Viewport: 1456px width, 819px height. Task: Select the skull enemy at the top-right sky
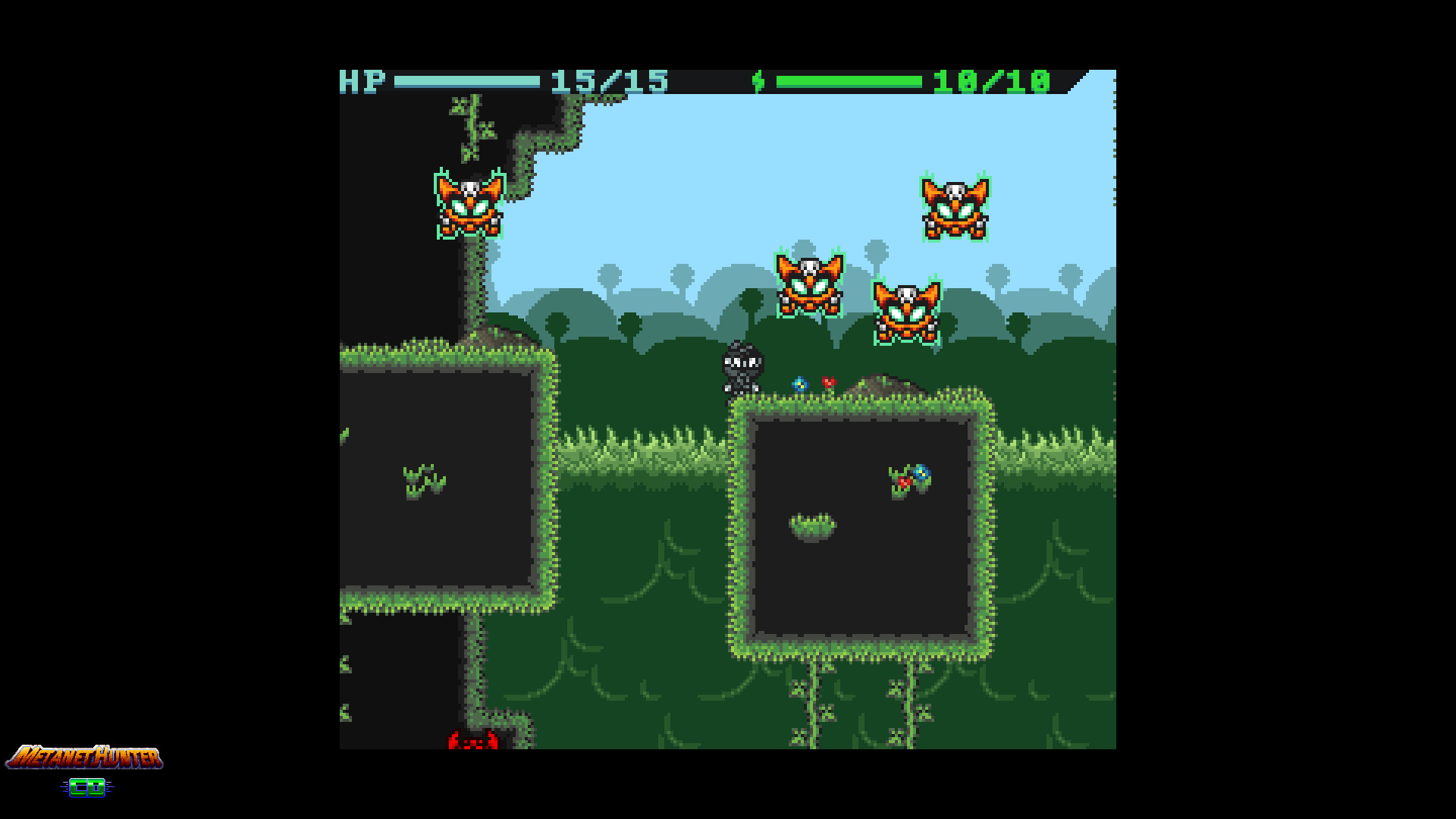[953, 209]
